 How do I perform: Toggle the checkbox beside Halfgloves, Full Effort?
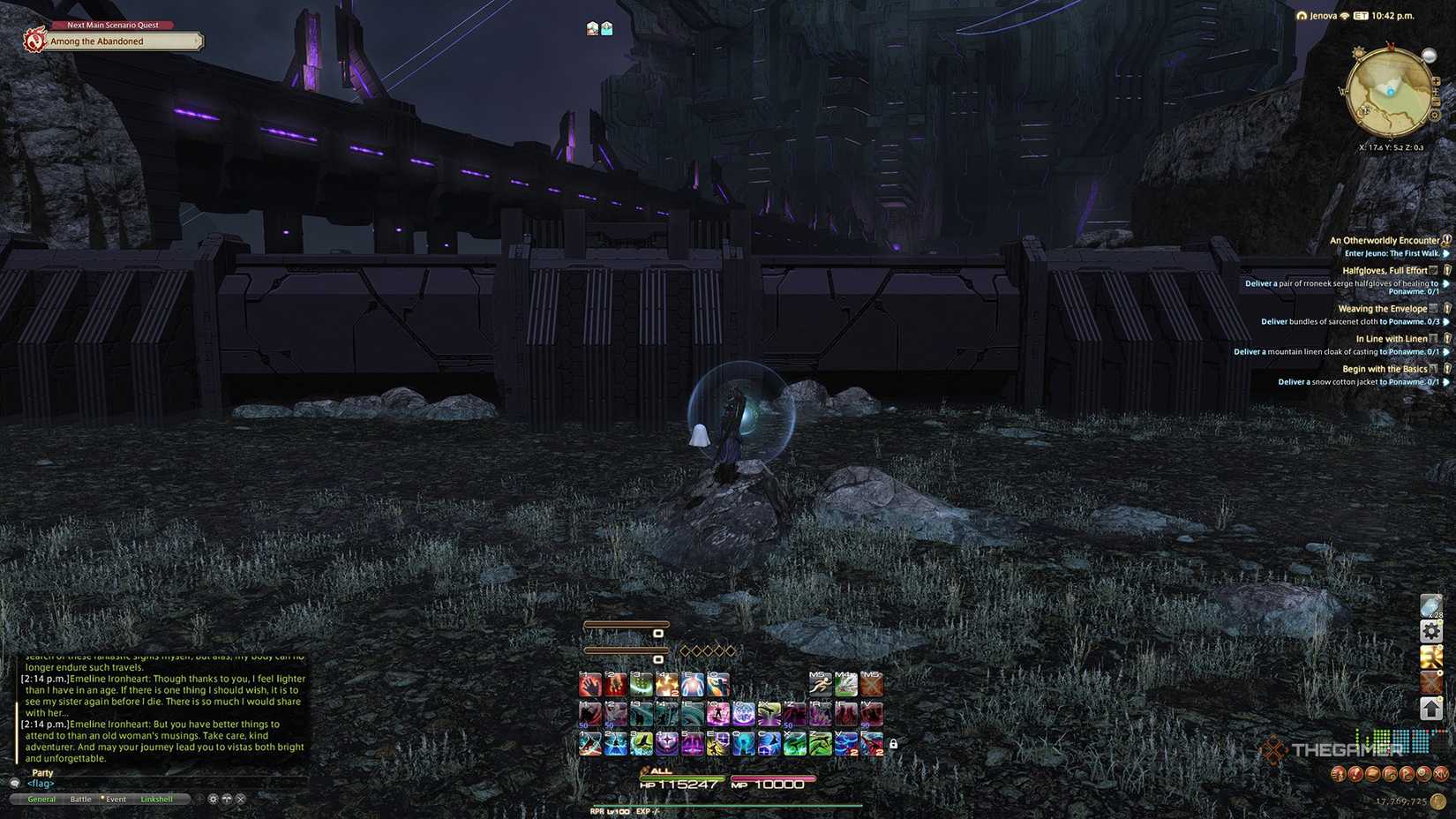[x=1433, y=271]
